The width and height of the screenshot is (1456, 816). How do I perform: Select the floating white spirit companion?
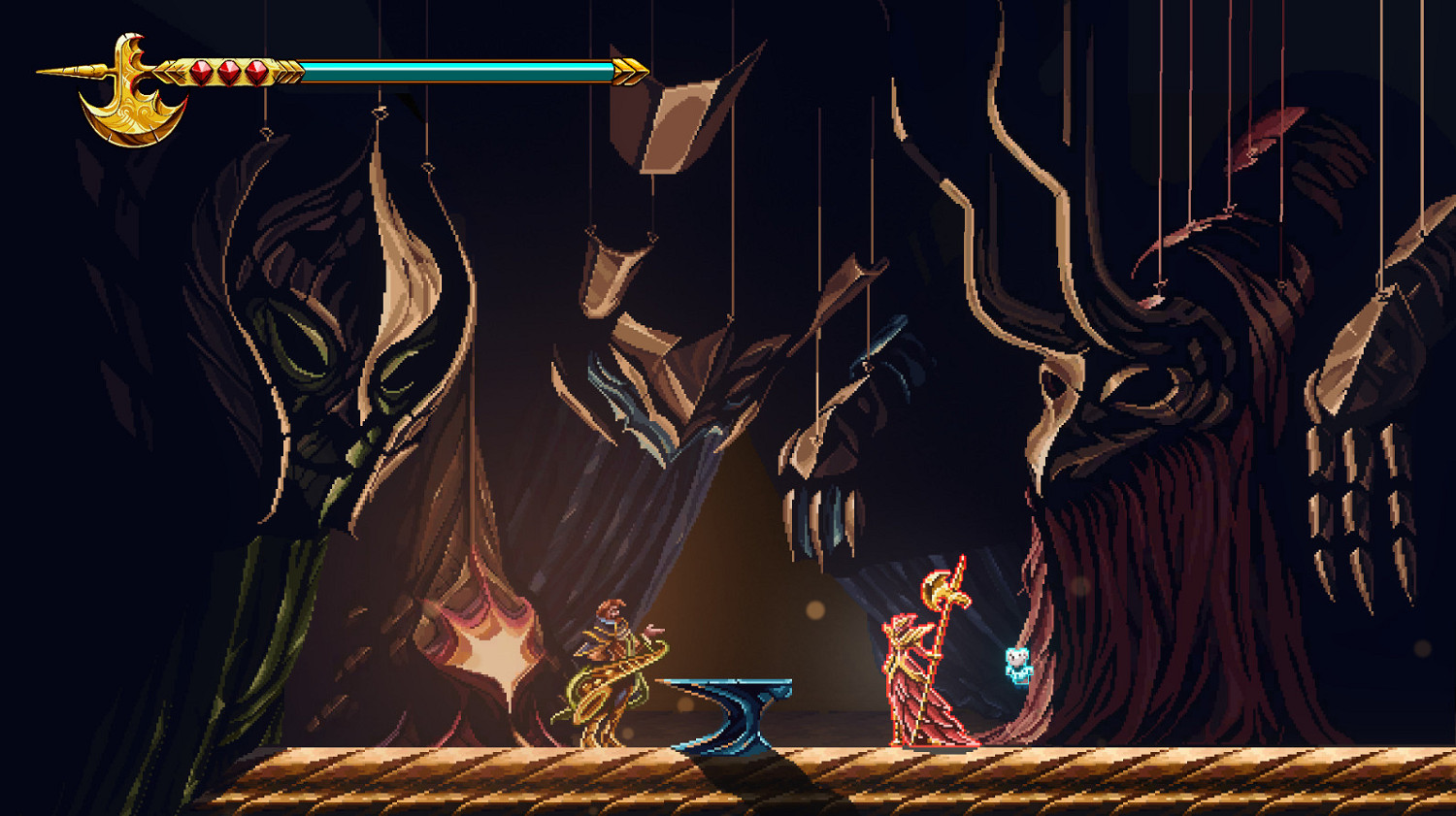tap(1017, 663)
